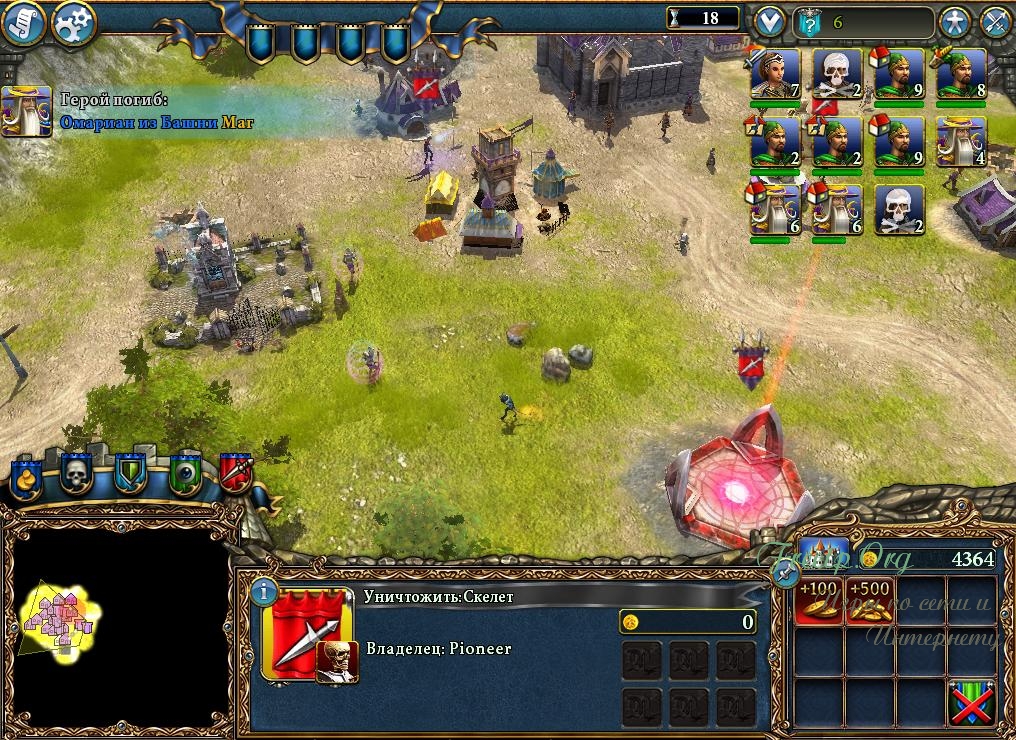Select the level 4 wizard hero portrait
1016x740 pixels.
(961, 141)
